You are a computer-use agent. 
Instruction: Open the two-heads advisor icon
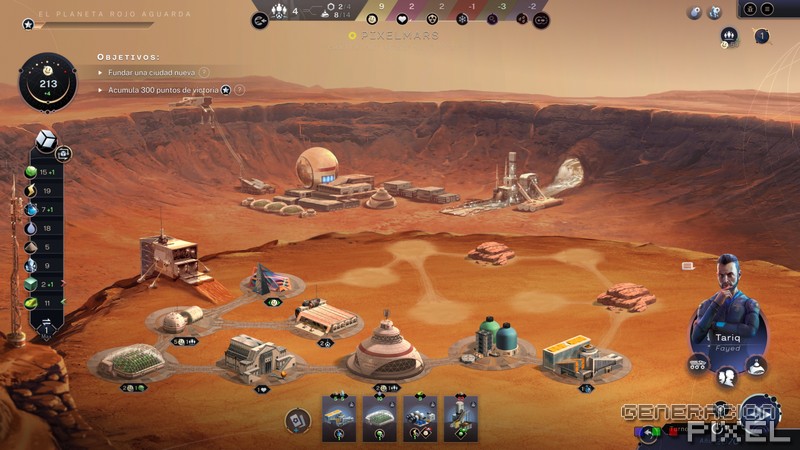coord(727,375)
